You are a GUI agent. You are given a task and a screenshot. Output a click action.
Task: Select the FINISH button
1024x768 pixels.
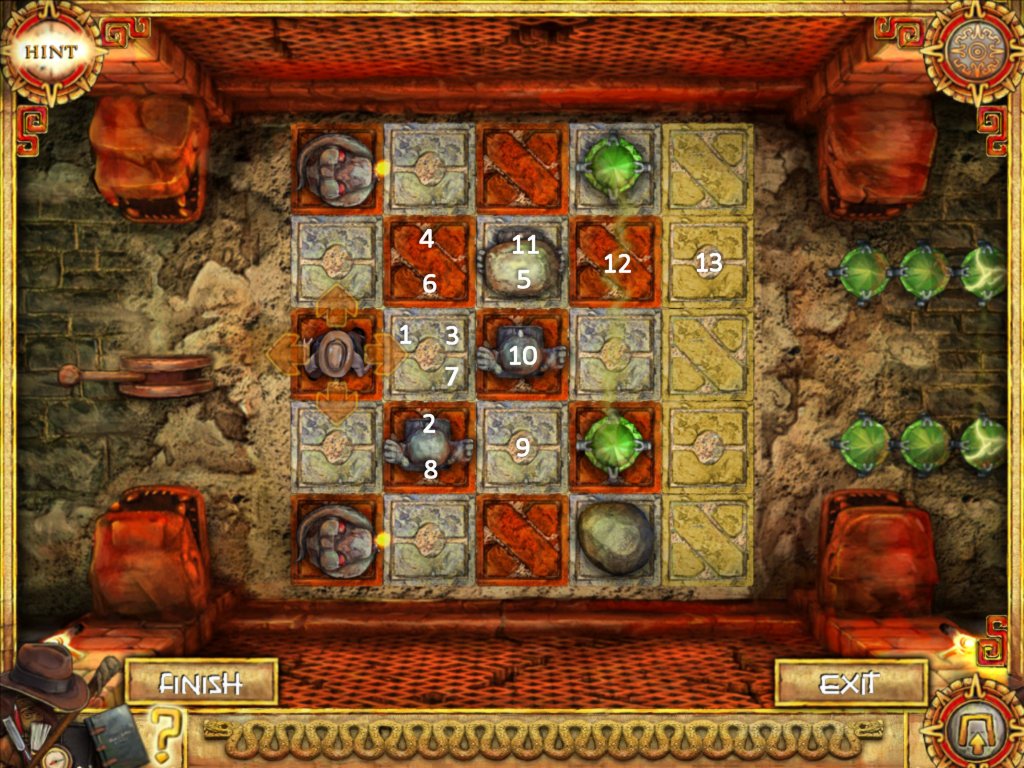202,684
